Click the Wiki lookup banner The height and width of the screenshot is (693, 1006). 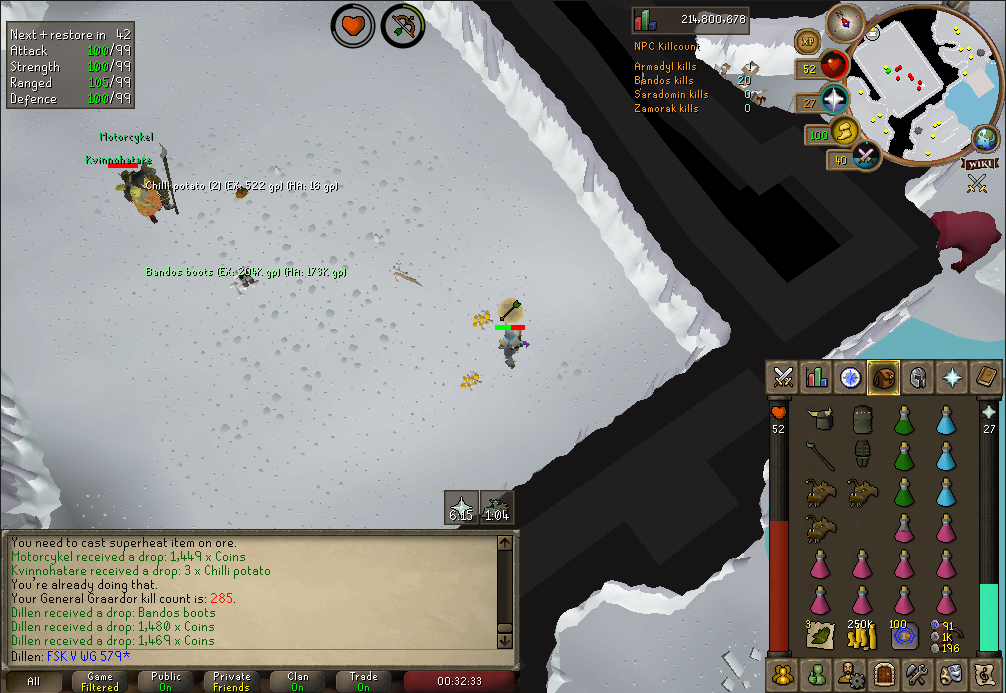pos(979,164)
